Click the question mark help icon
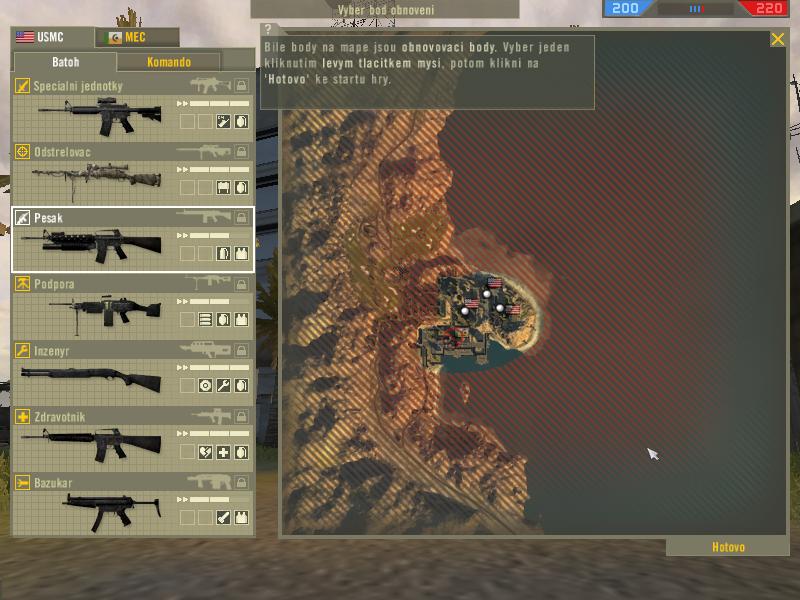Screen dimensions: 800x600 (268, 30)
